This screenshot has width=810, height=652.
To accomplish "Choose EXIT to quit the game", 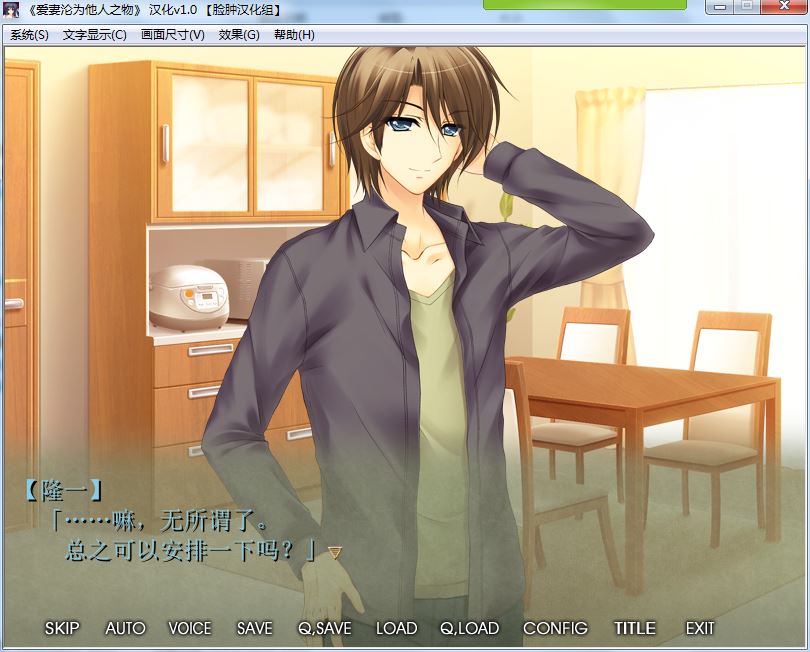I will tap(700, 628).
